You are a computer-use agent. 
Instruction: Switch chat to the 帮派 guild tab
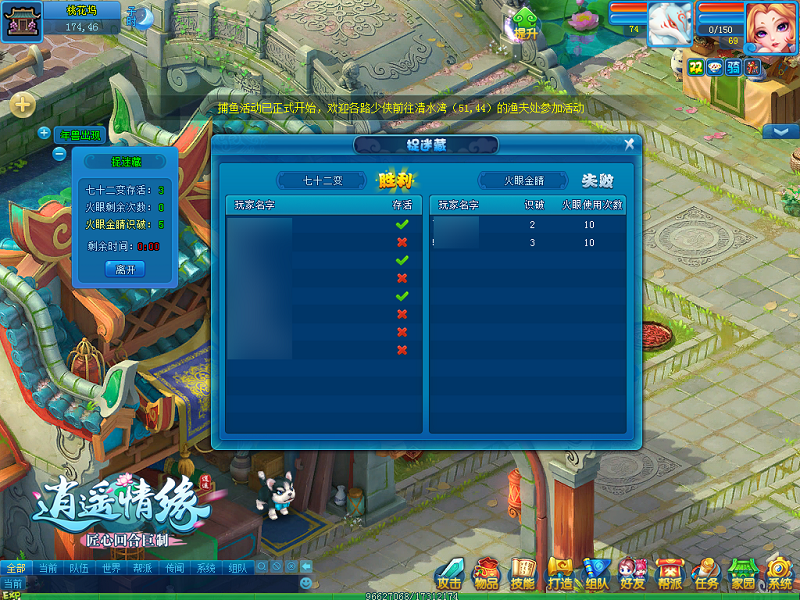click(x=143, y=568)
